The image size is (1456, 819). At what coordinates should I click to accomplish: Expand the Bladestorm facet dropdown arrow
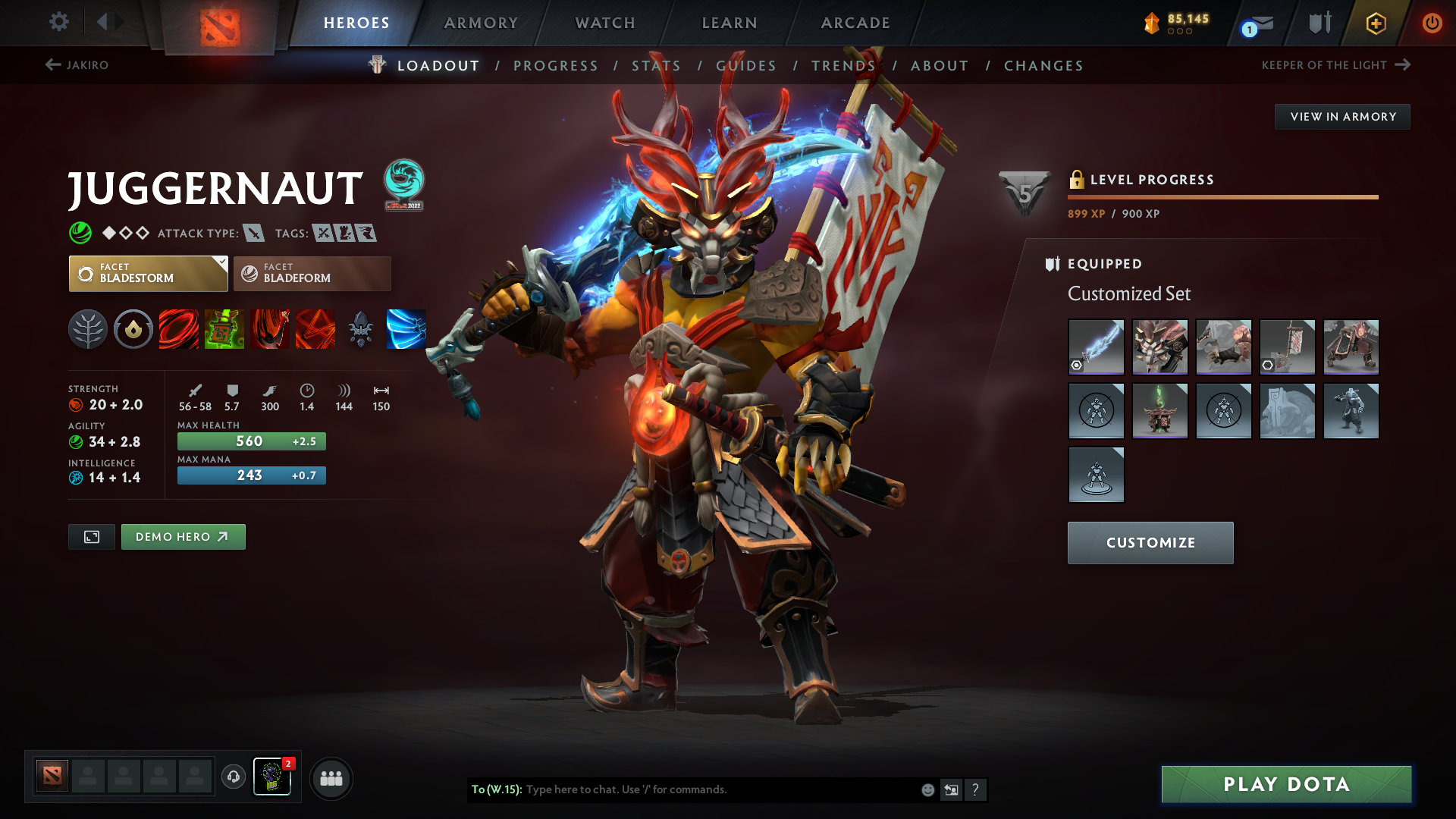221,263
